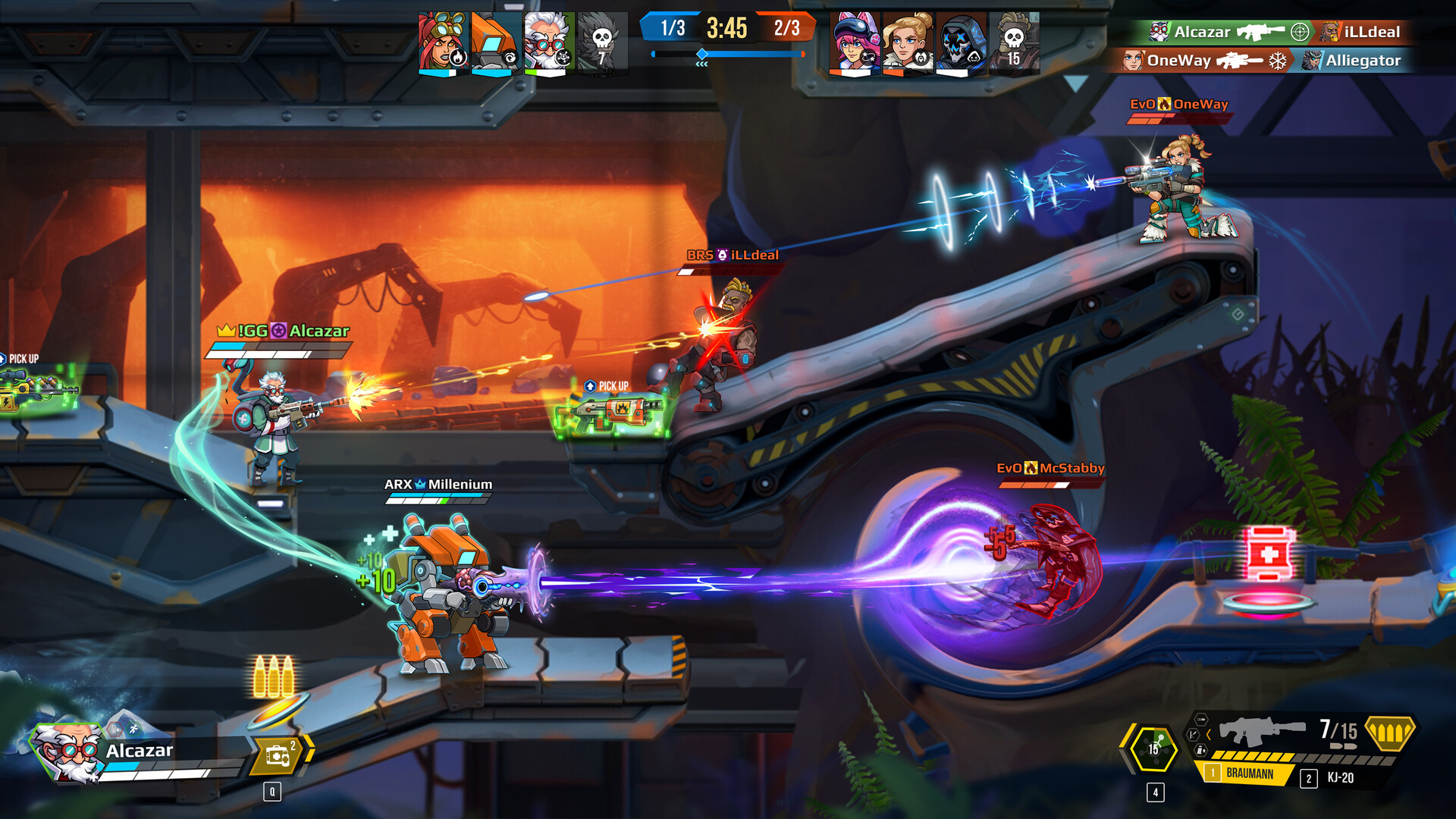Select the grenade icon showing 15 charges

(1153, 748)
